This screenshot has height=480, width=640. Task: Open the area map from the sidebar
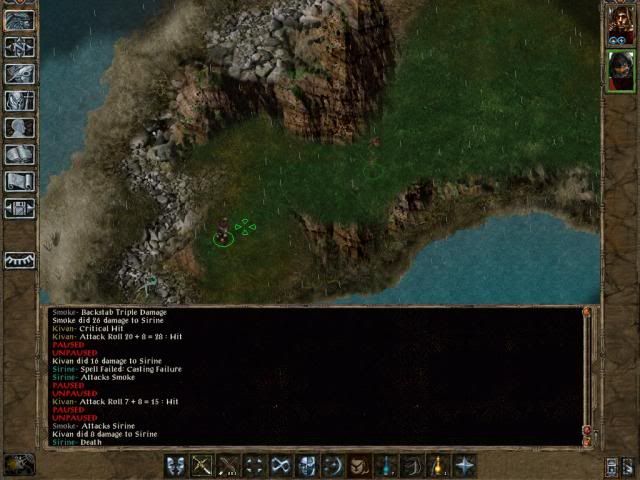click(x=20, y=46)
